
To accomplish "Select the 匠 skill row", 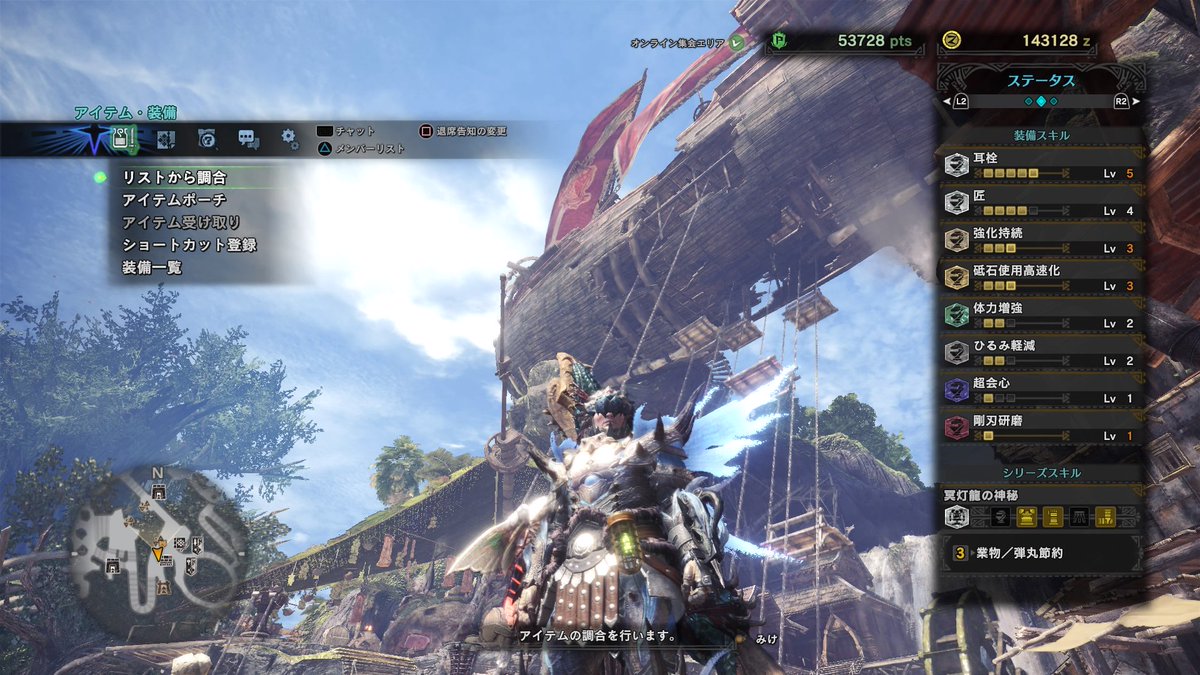I will point(1041,203).
